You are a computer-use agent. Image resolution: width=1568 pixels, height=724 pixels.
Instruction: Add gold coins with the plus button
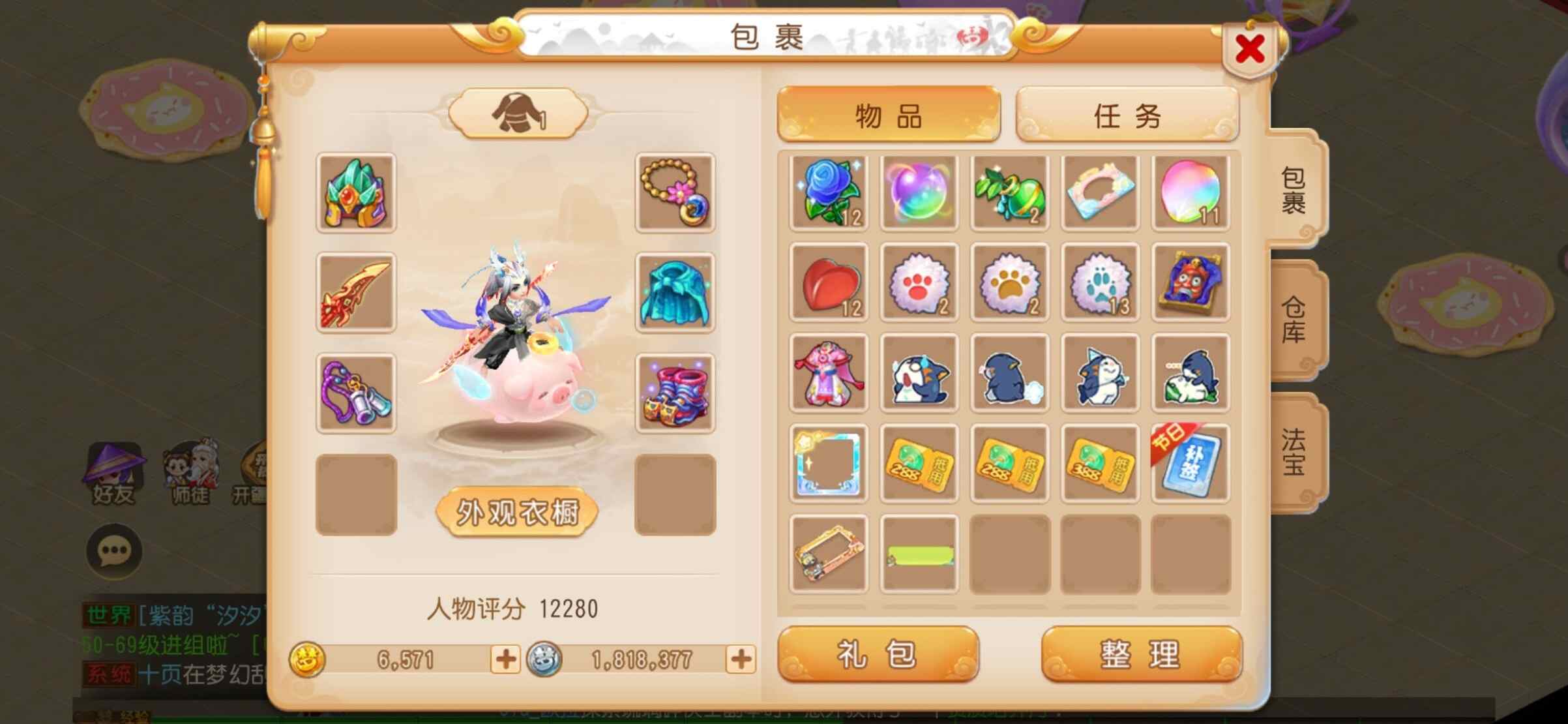pos(505,659)
